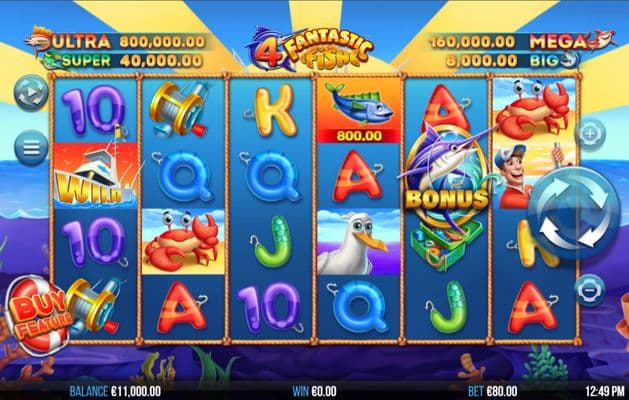The image size is (629, 400).
Task: Spin the reels with the round arrows button
Action: point(567,212)
